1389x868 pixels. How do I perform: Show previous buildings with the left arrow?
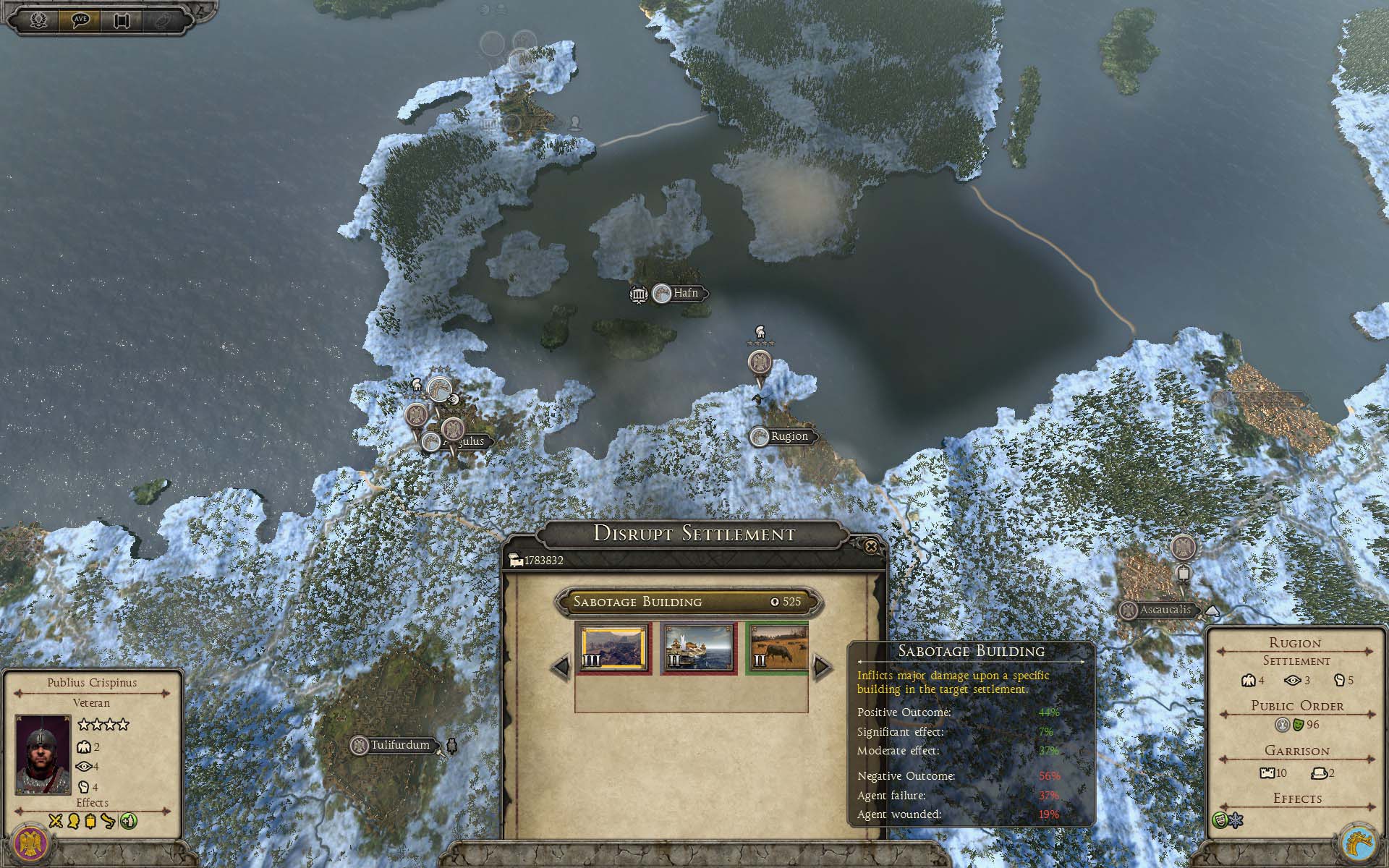coord(561,666)
